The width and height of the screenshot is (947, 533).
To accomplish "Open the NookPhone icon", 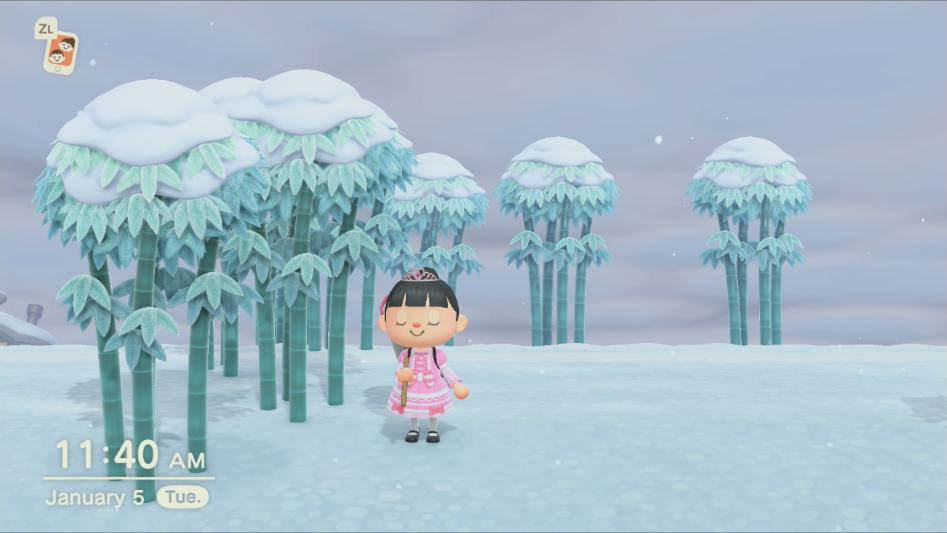I will [x=61, y=52].
